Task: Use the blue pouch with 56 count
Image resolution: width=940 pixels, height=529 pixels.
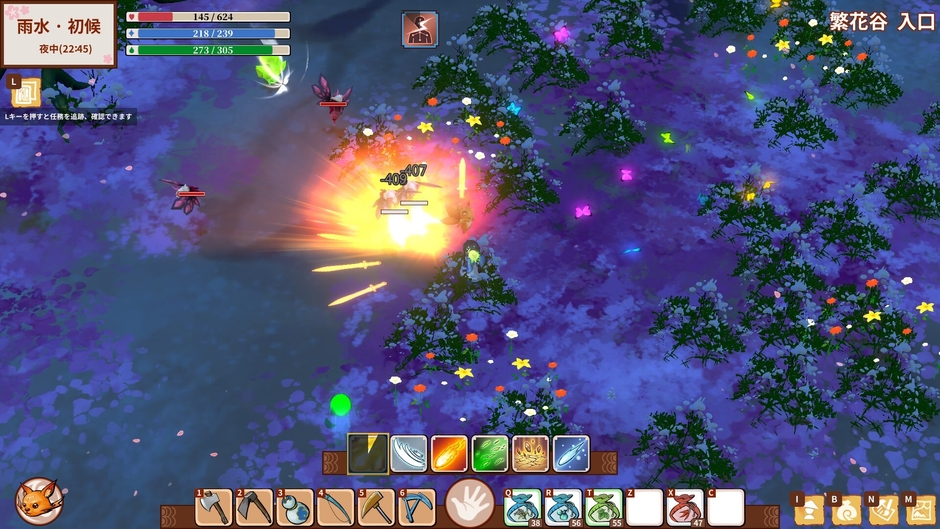Action: tap(563, 507)
